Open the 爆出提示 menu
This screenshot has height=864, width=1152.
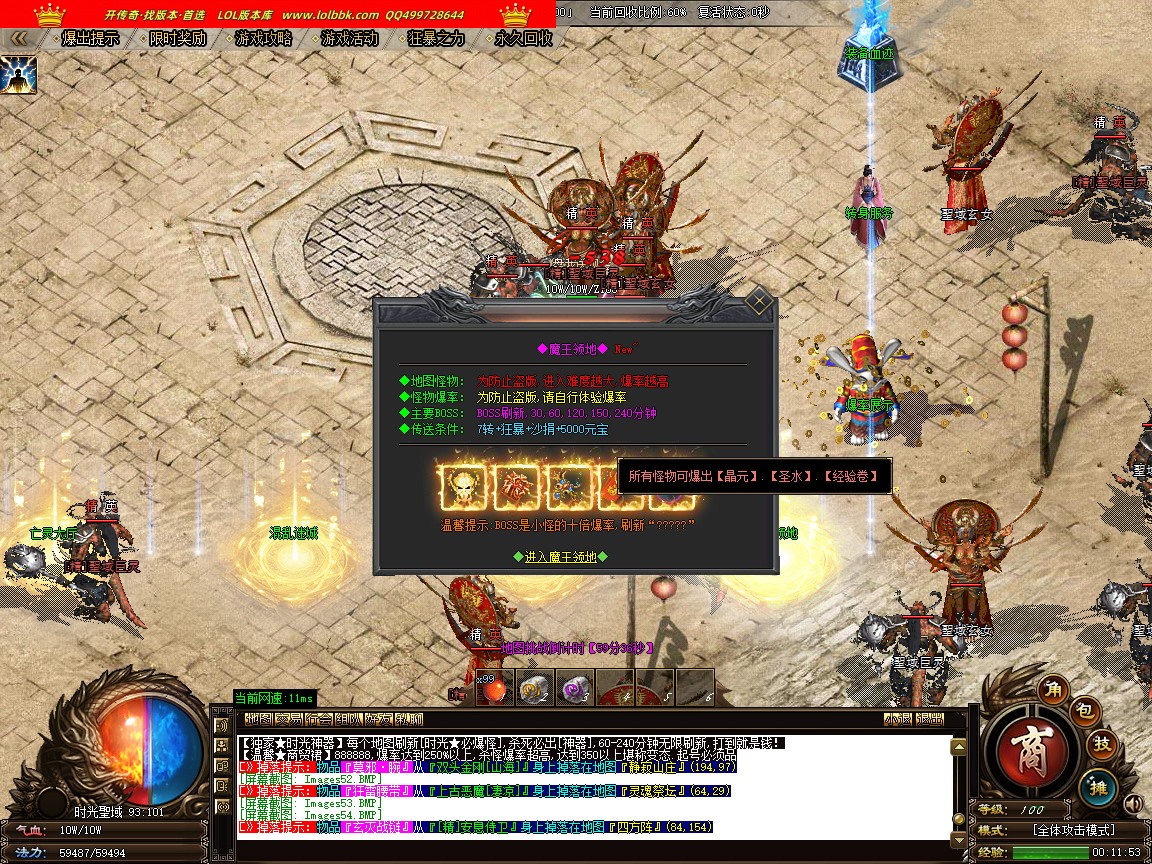[x=90, y=39]
